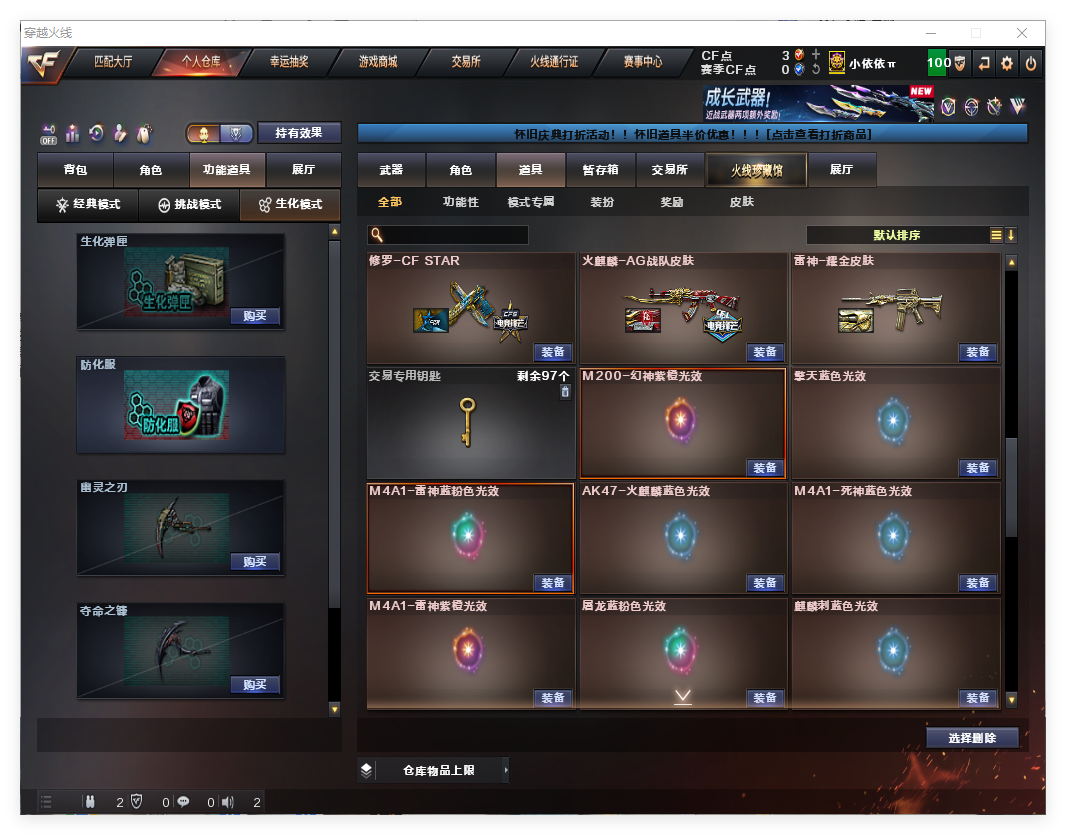The width and height of the screenshot is (1066, 835).
Task: Select the 武器 weapons tab
Action: pos(391,170)
